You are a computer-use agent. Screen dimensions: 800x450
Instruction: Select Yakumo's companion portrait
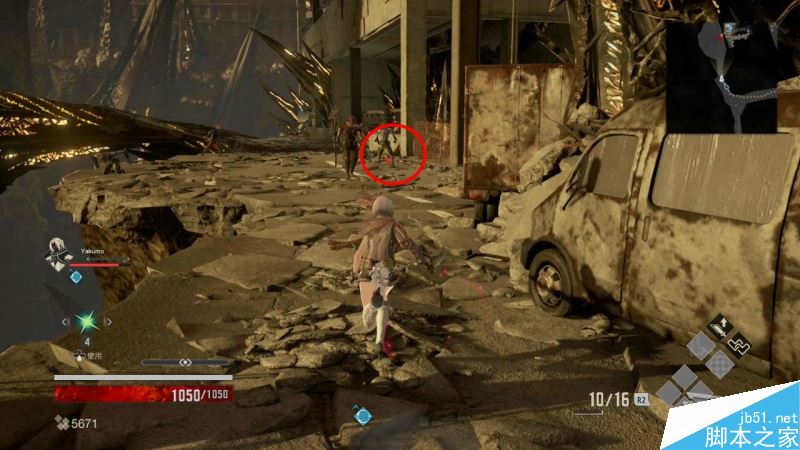[x=56, y=254]
